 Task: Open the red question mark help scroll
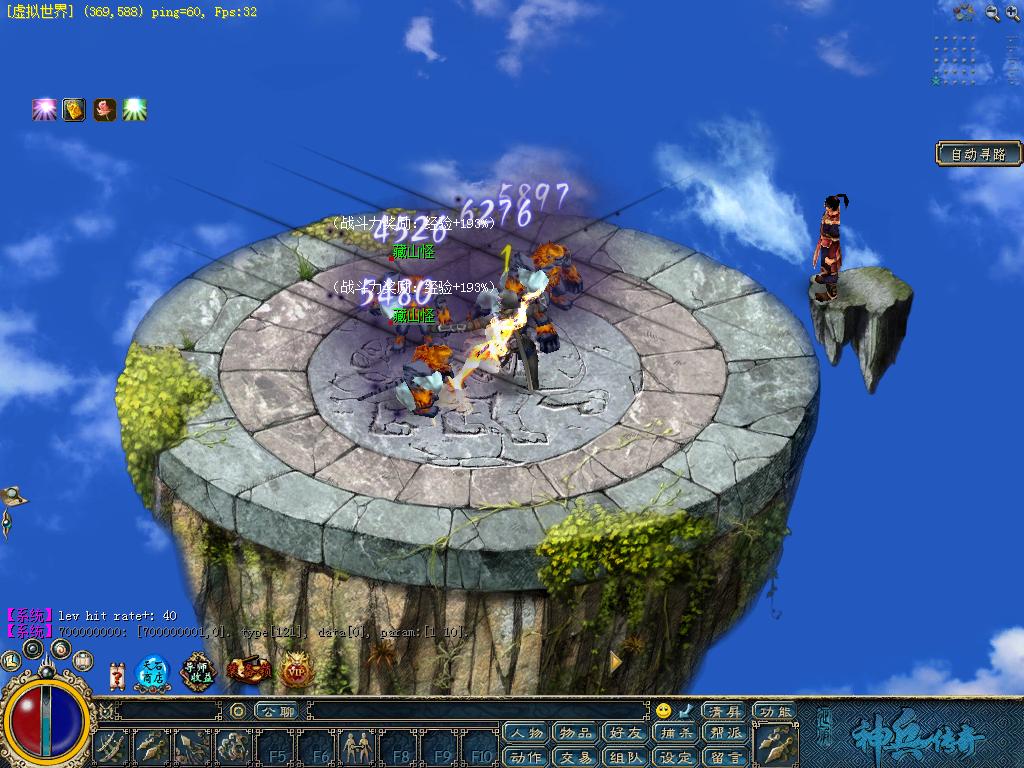tap(116, 675)
